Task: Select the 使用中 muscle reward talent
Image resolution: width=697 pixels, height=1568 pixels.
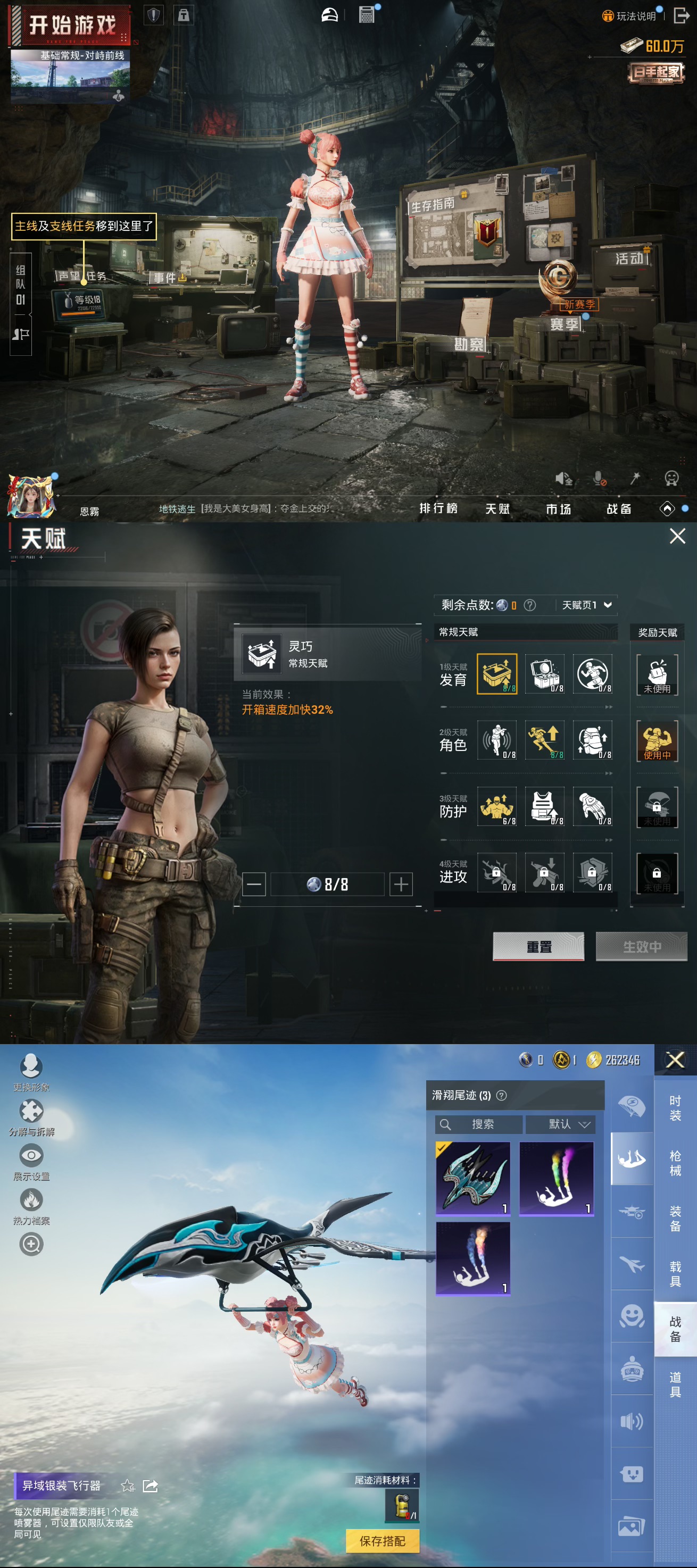Action: (x=657, y=741)
